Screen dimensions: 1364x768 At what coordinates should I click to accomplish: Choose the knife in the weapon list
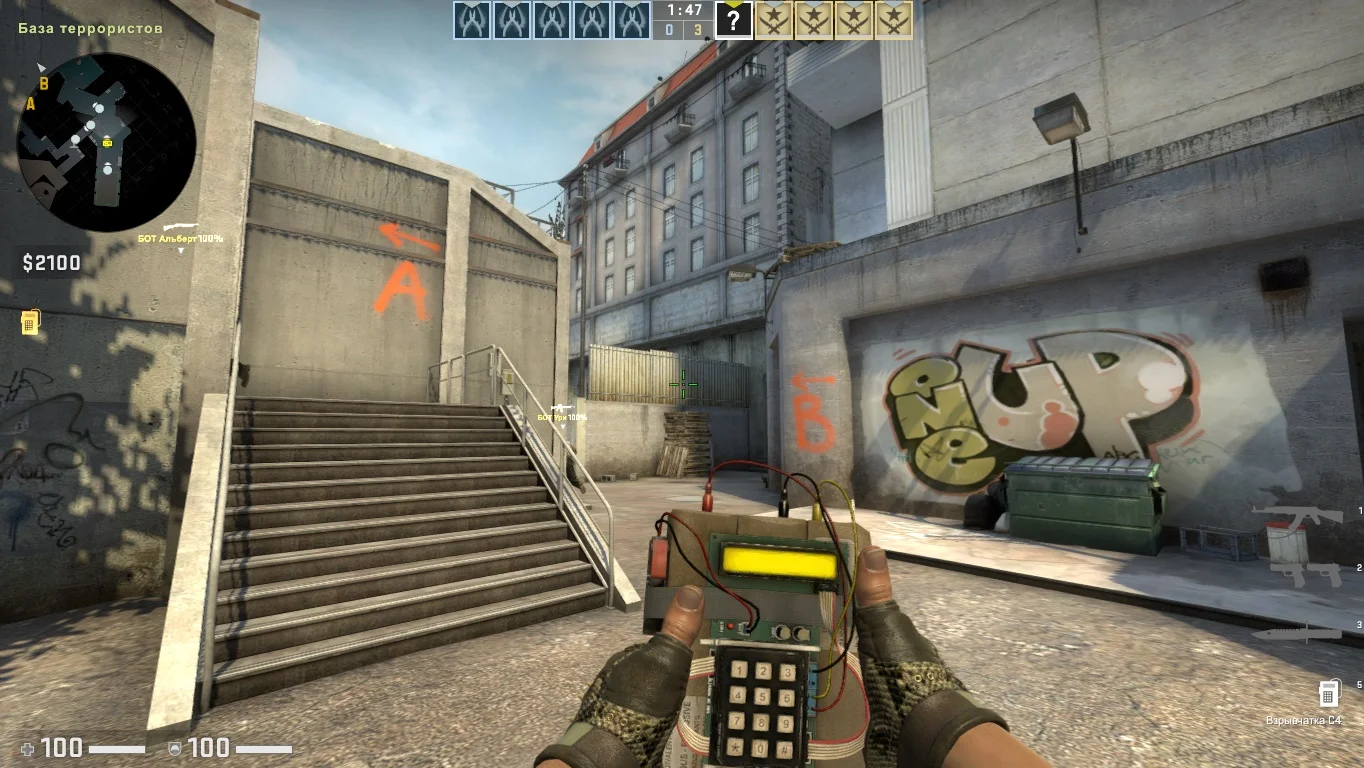click(x=1308, y=631)
